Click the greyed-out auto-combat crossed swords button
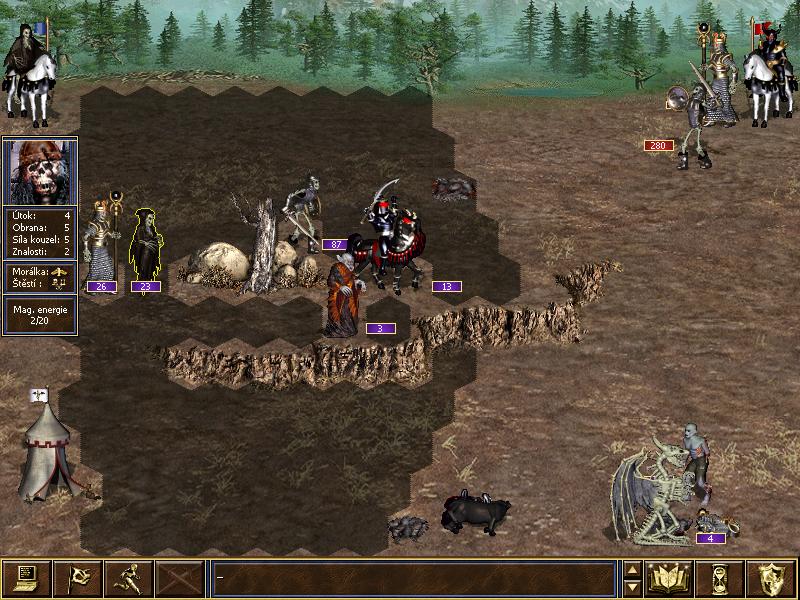800x600 pixels. pos(179,578)
